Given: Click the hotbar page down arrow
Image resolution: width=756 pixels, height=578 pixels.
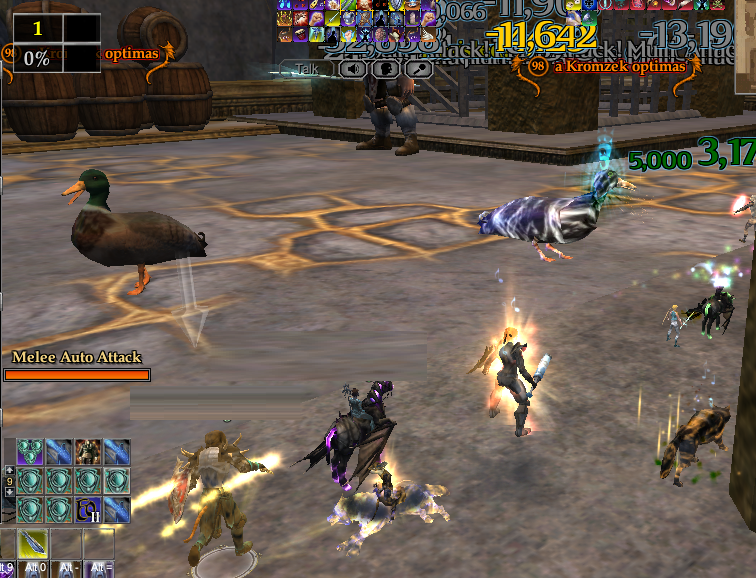Looking at the screenshot, I should point(10,492).
